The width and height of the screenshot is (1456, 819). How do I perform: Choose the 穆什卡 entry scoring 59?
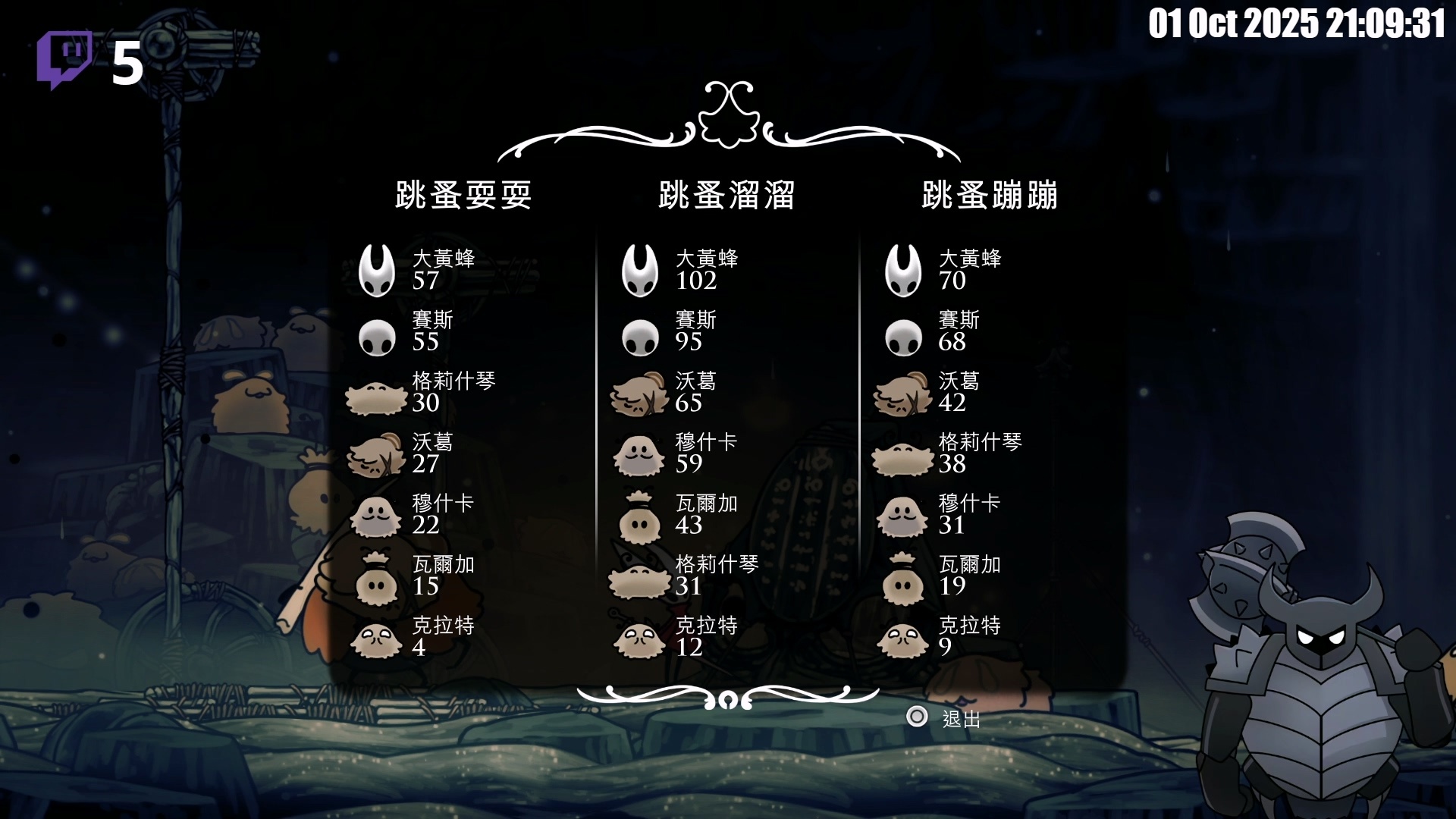pyautogui.click(x=679, y=453)
